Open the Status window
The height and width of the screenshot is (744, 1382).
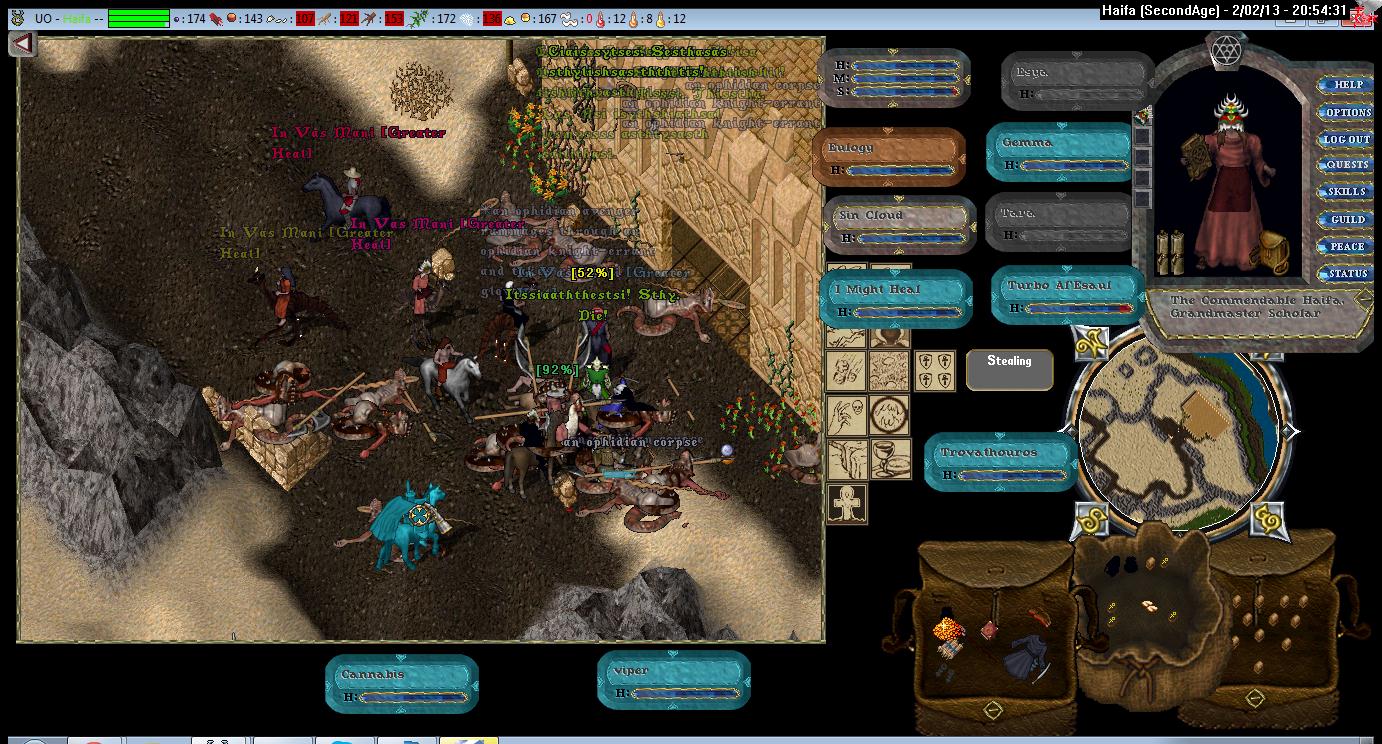tap(1347, 273)
